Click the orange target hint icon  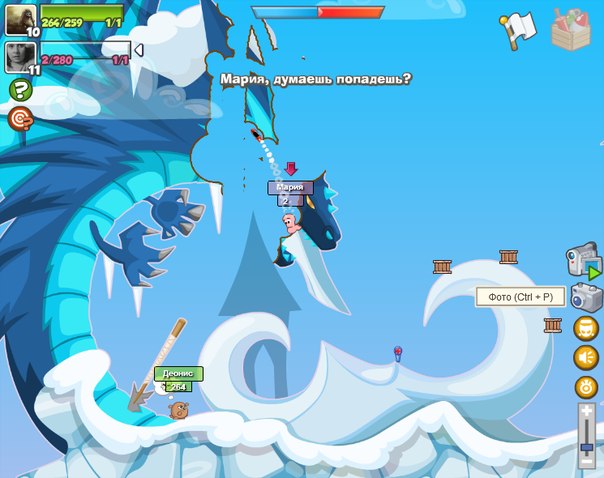(19, 118)
